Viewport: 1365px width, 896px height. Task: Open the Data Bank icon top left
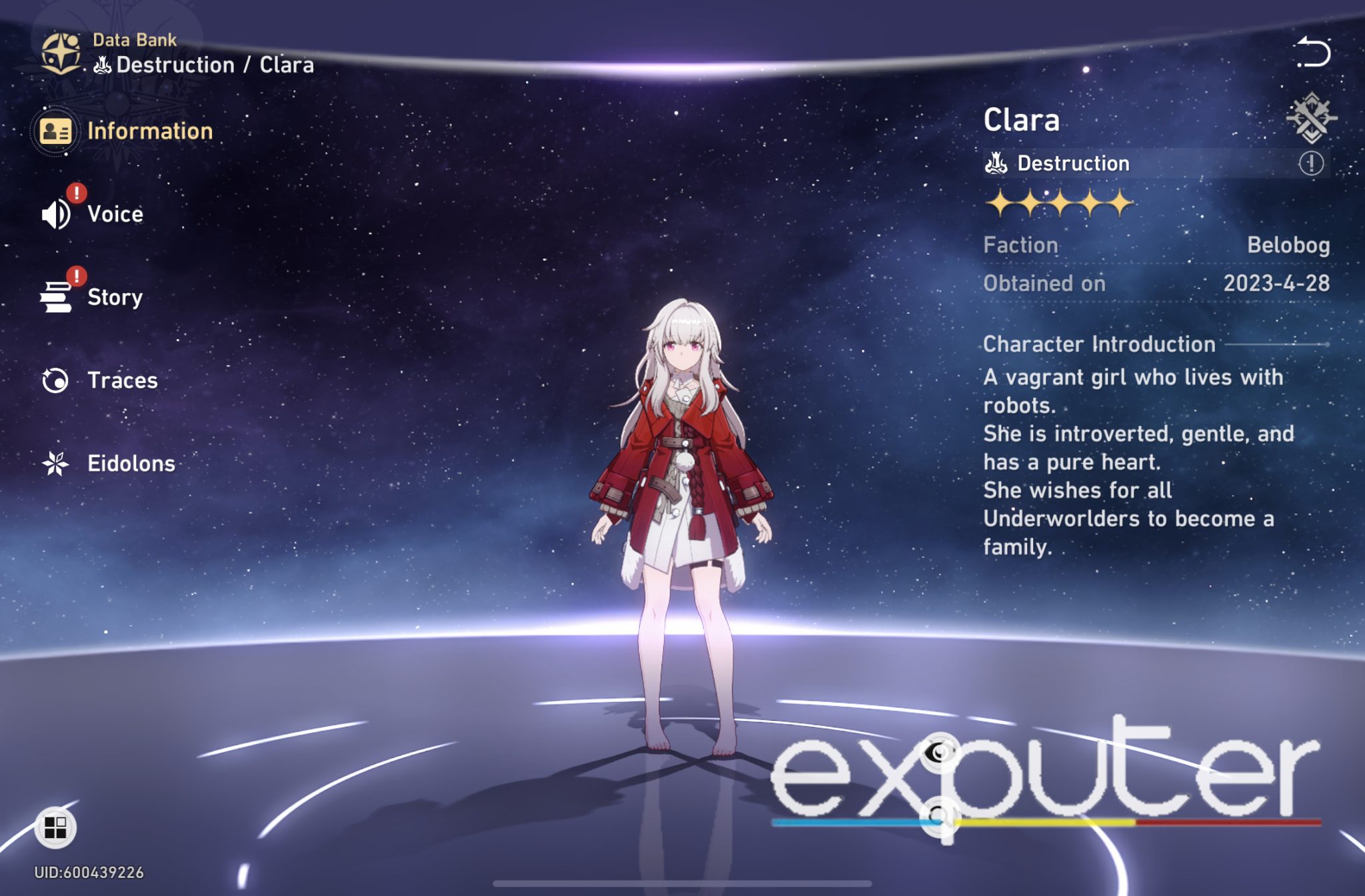click(x=62, y=51)
